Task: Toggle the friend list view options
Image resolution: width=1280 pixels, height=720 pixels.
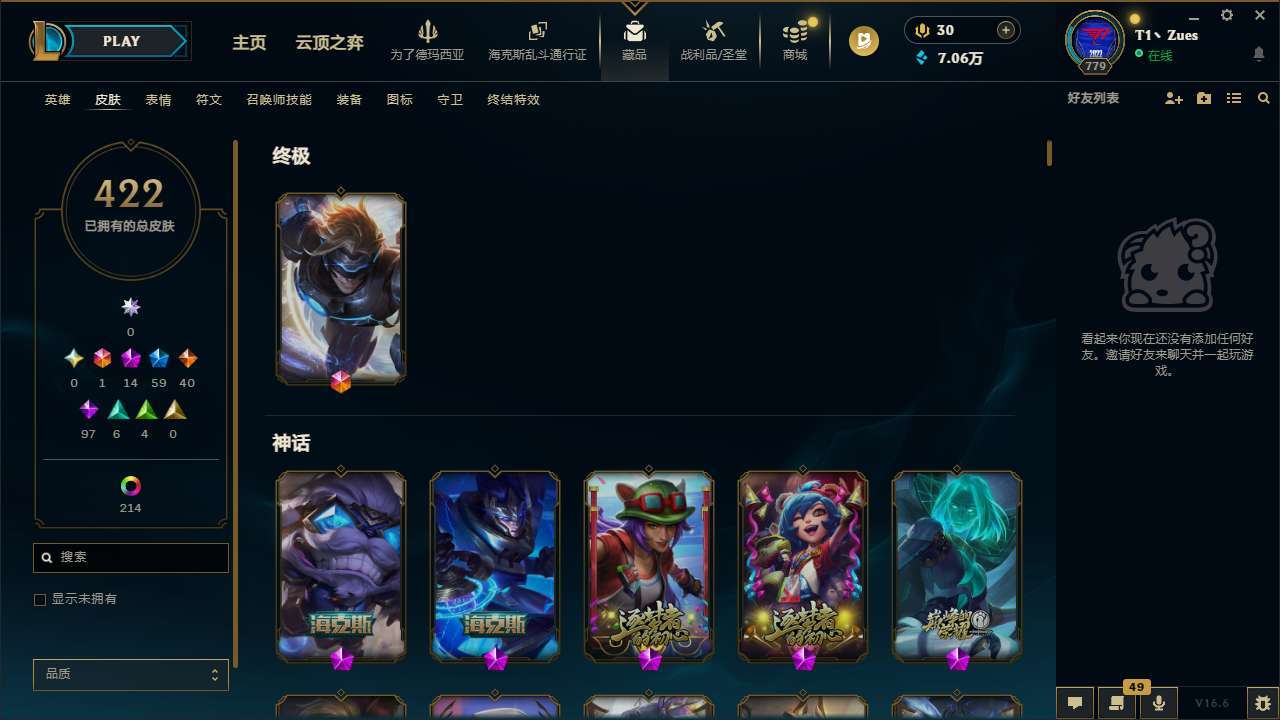Action: (x=1234, y=98)
